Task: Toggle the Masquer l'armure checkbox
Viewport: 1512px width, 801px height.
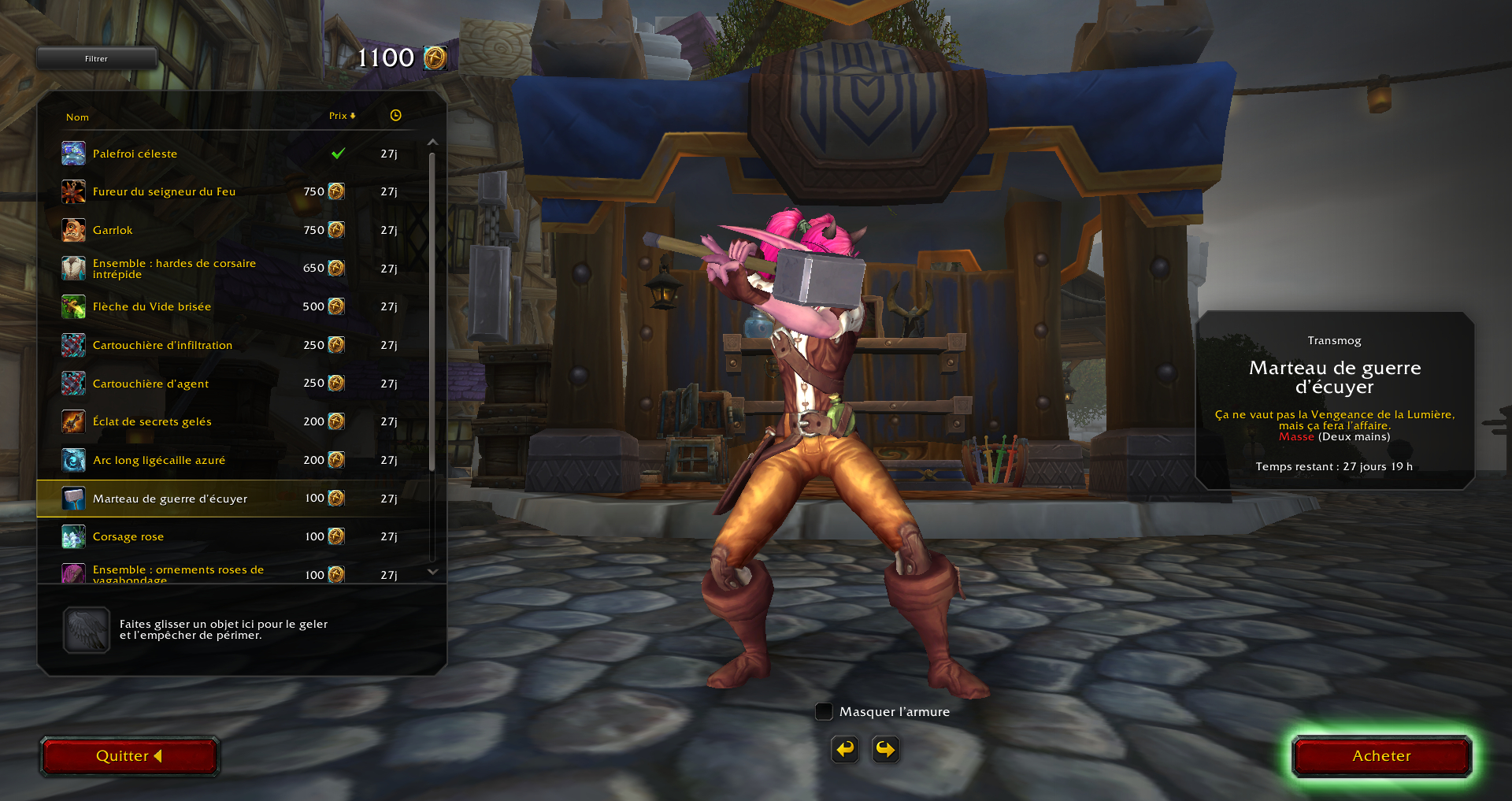Action: coord(824,712)
